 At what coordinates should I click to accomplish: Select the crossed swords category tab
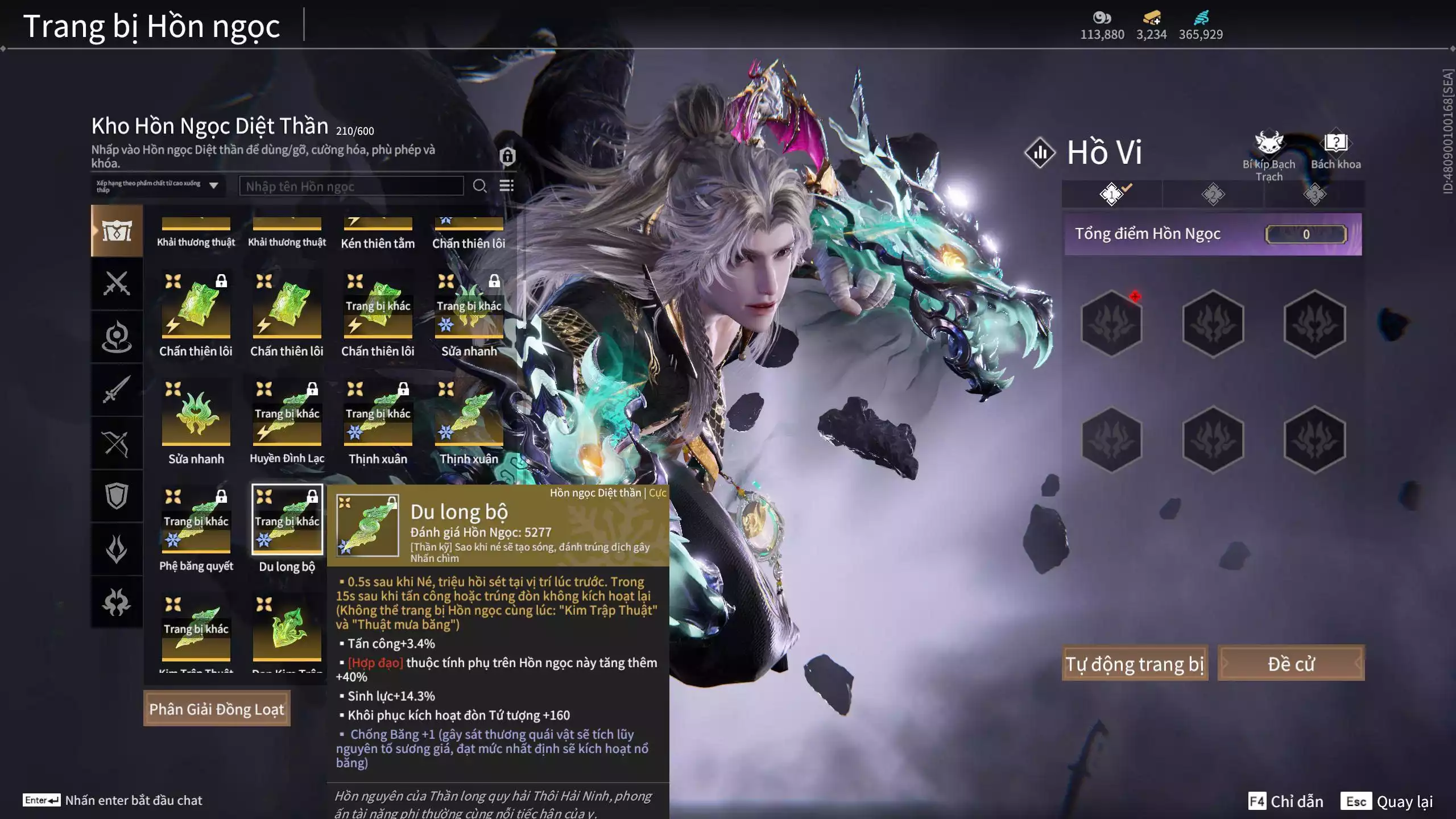coord(117,283)
